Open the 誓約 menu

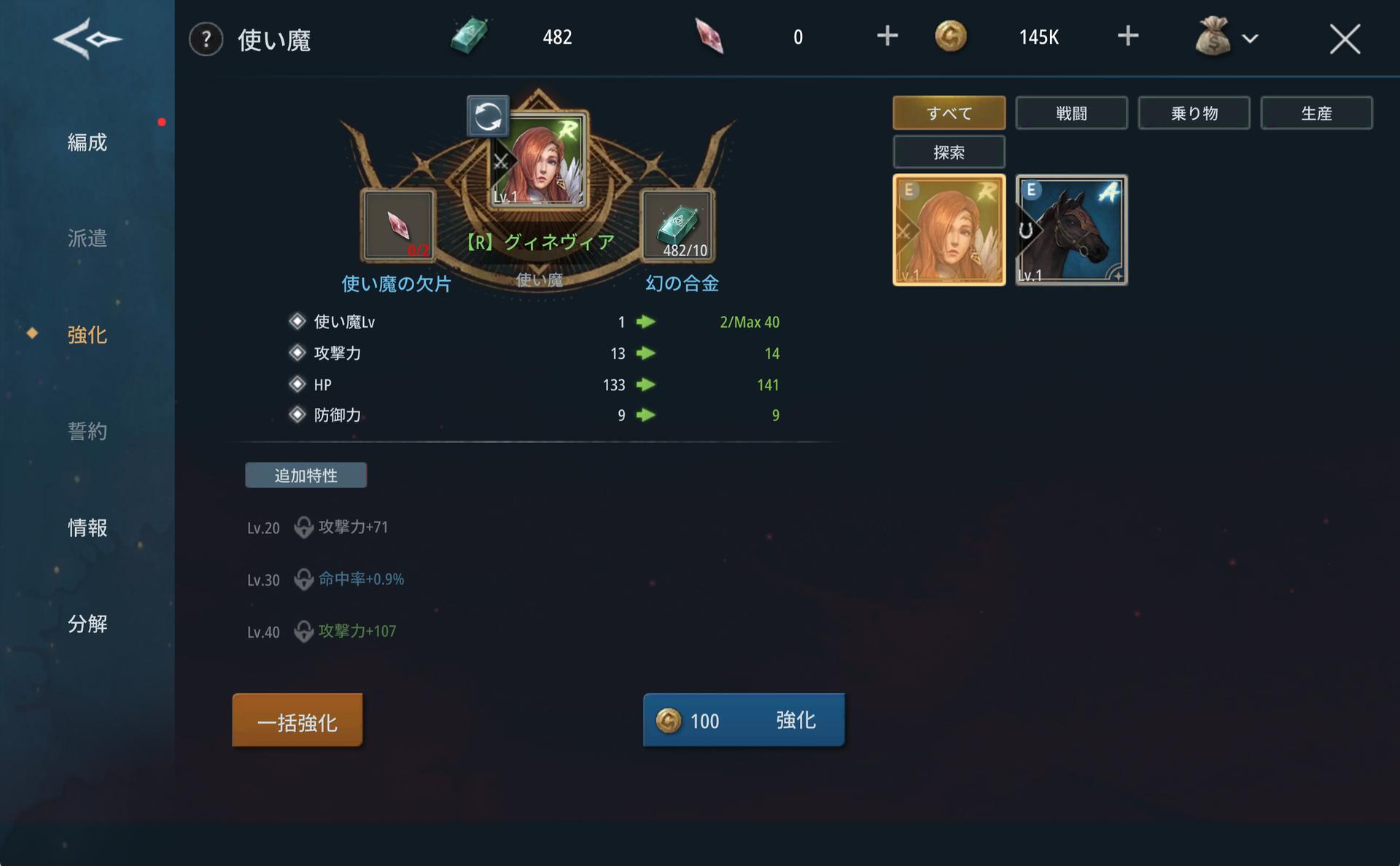(x=87, y=431)
